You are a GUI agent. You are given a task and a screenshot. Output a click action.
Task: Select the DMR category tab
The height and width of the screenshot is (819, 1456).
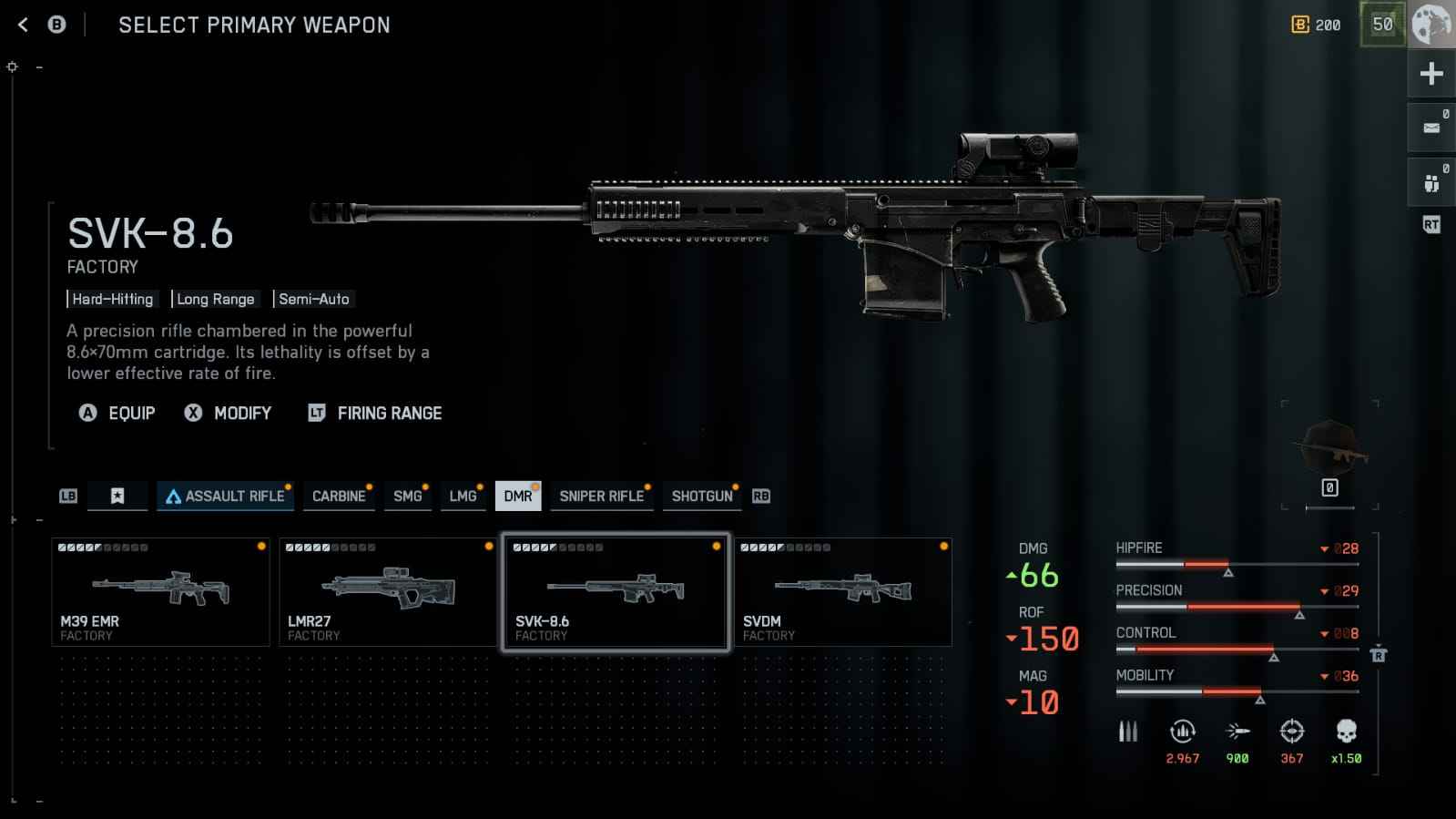click(x=518, y=497)
